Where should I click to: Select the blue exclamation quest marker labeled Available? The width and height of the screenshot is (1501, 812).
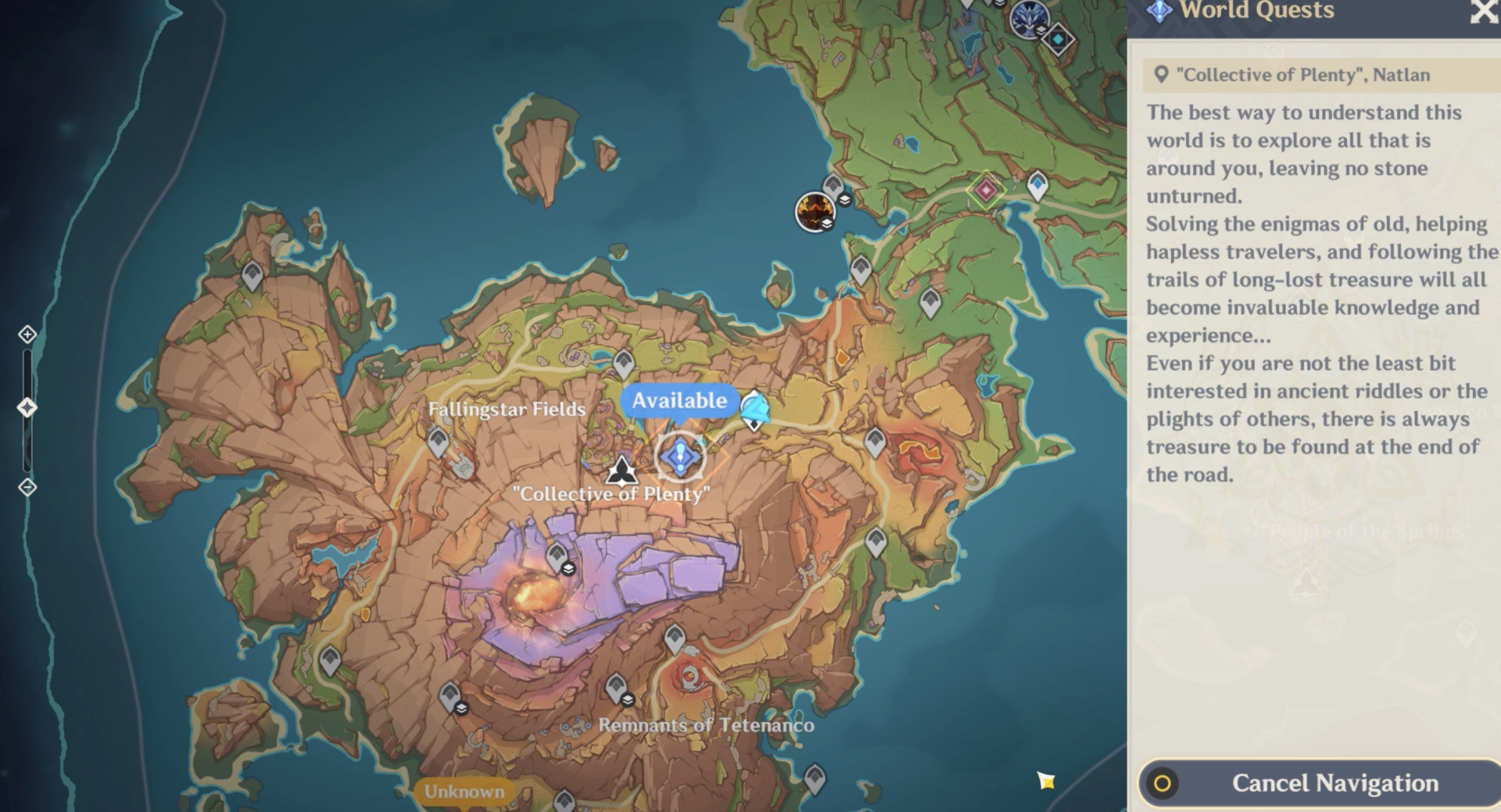click(679, 457)
